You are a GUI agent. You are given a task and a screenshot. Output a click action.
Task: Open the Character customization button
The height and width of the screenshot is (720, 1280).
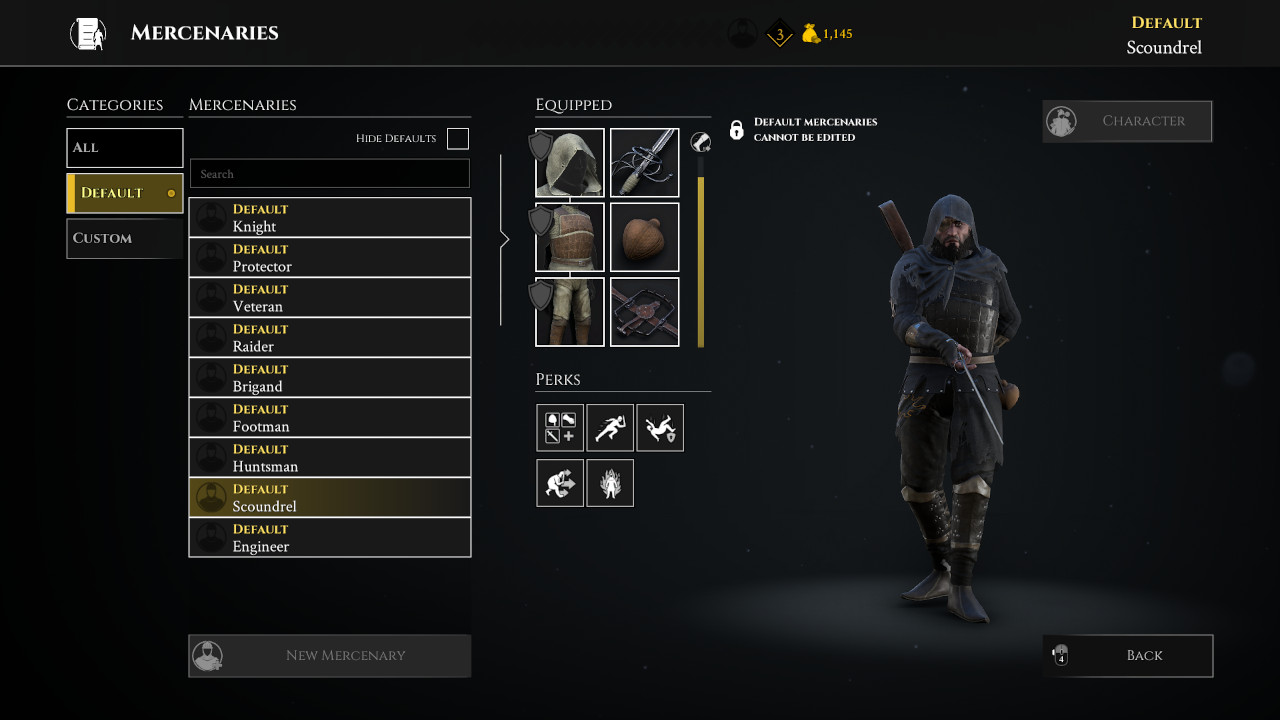(x=1127, y=121)
